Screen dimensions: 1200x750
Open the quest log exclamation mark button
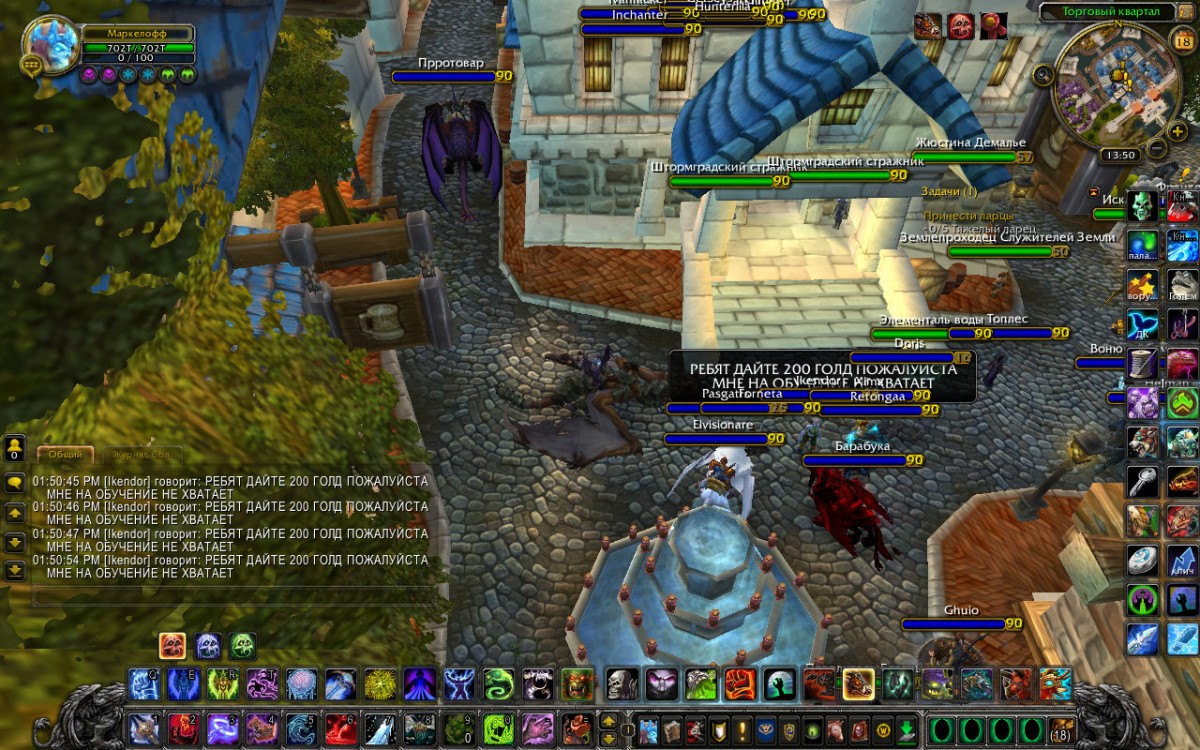(x=742, y=728)
